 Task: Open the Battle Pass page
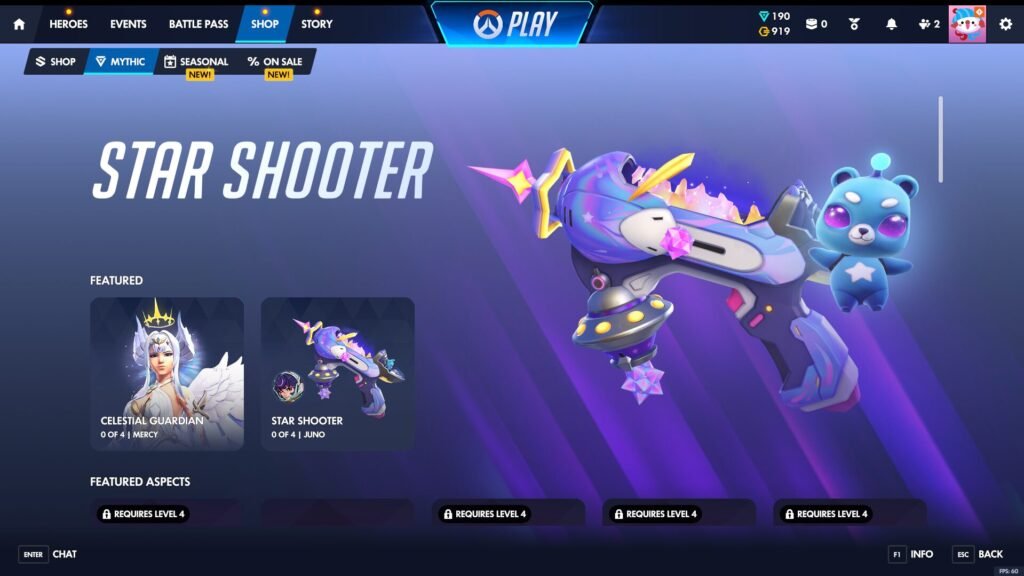[198, 24]
